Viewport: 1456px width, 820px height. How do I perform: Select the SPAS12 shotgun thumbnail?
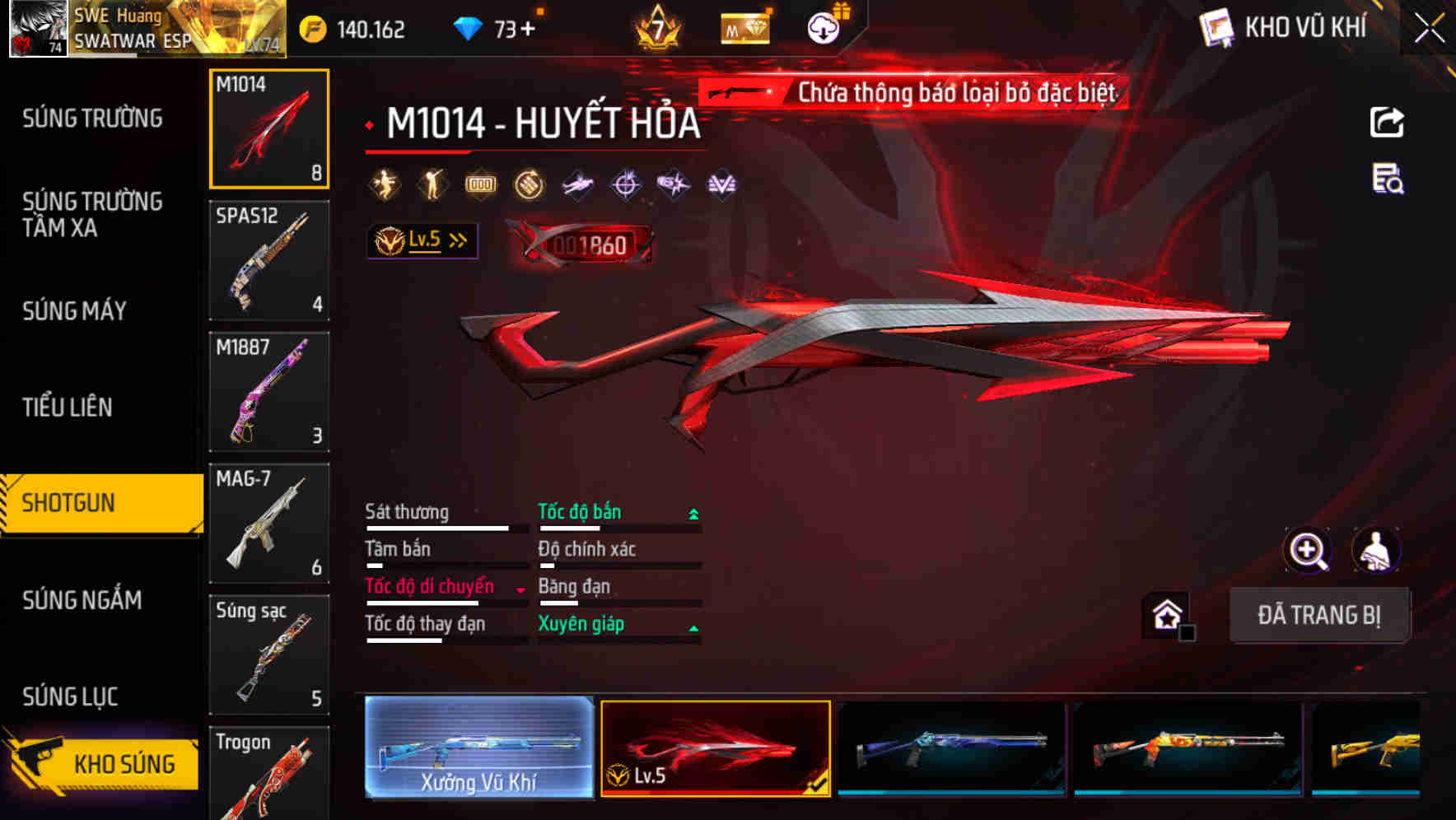coord(269,259)
